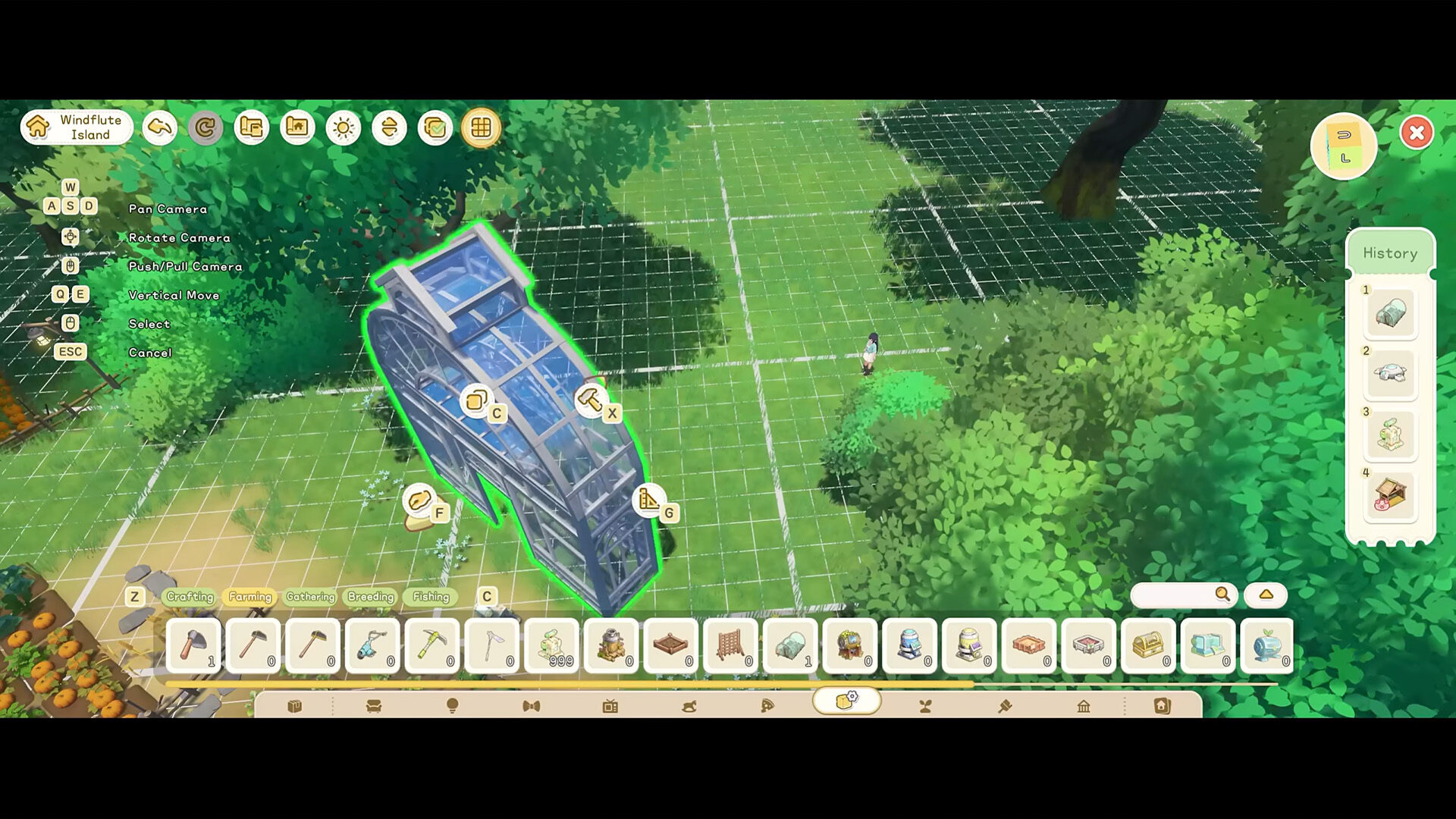The height and width of the screenshot is (819, 1456).
Task: Open the rocking horse toys category icon
Action: [x=689, y=705]
